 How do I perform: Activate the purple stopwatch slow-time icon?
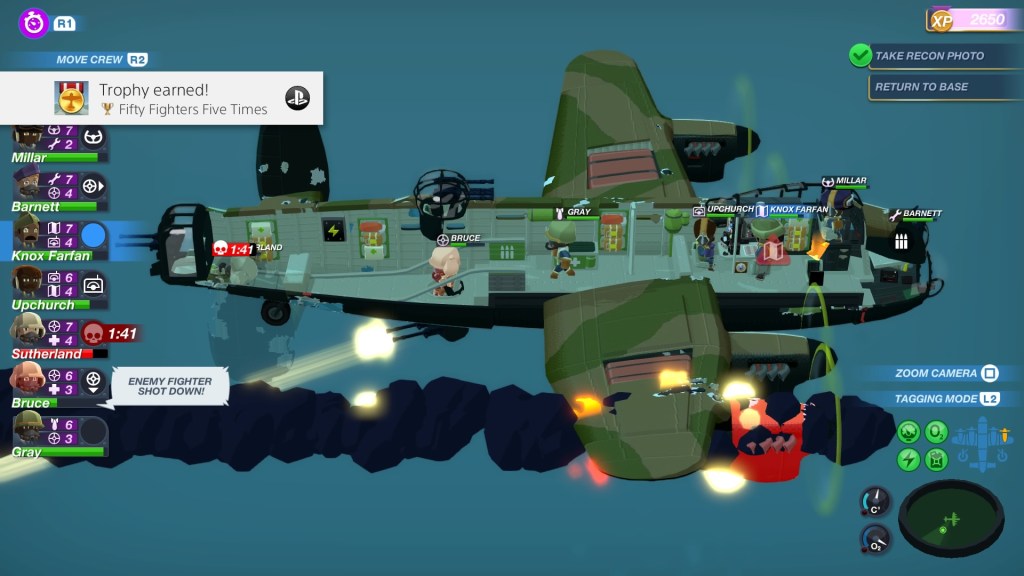[34, 22]
